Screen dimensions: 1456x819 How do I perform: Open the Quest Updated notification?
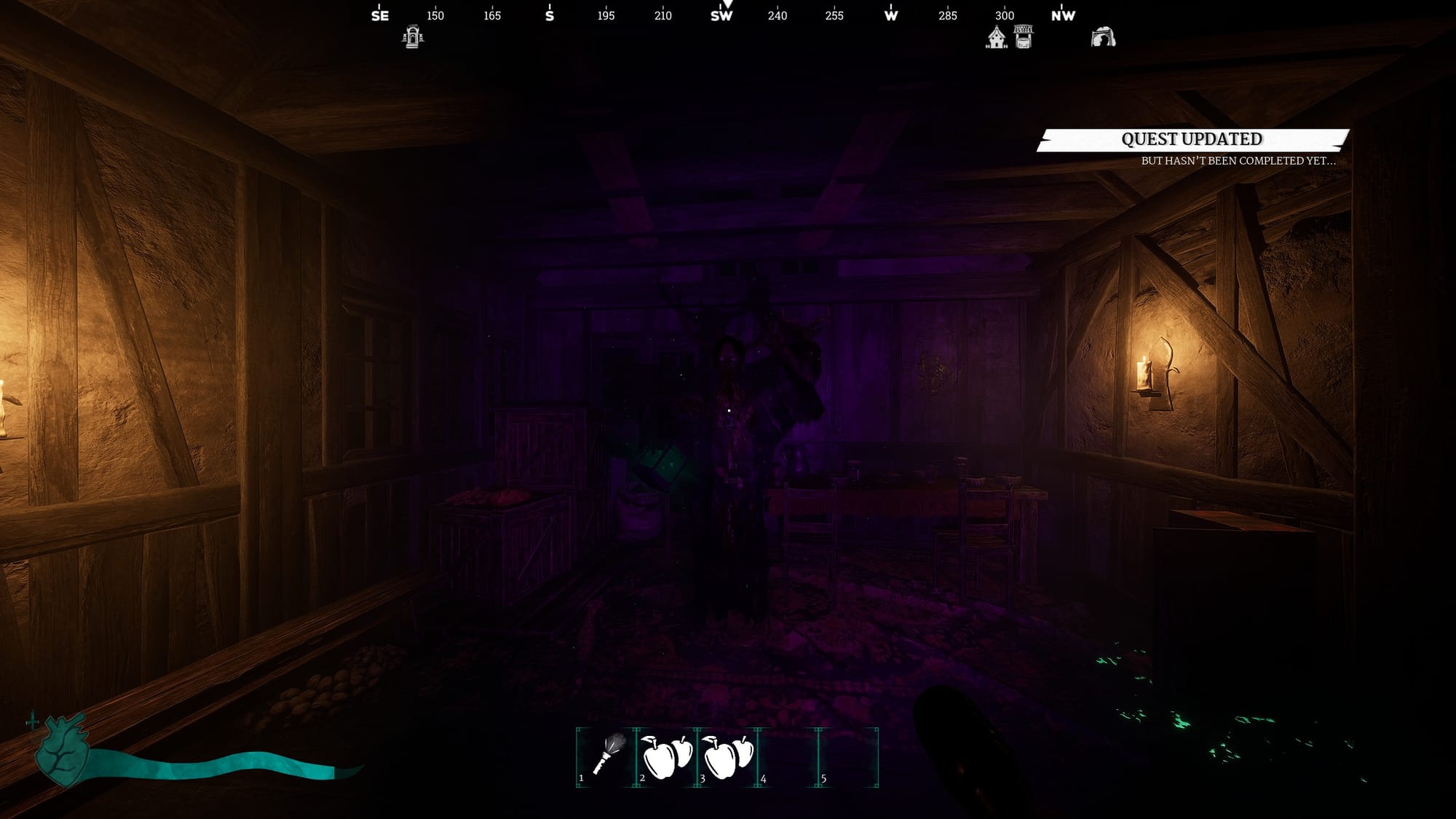pos(1192,140)
